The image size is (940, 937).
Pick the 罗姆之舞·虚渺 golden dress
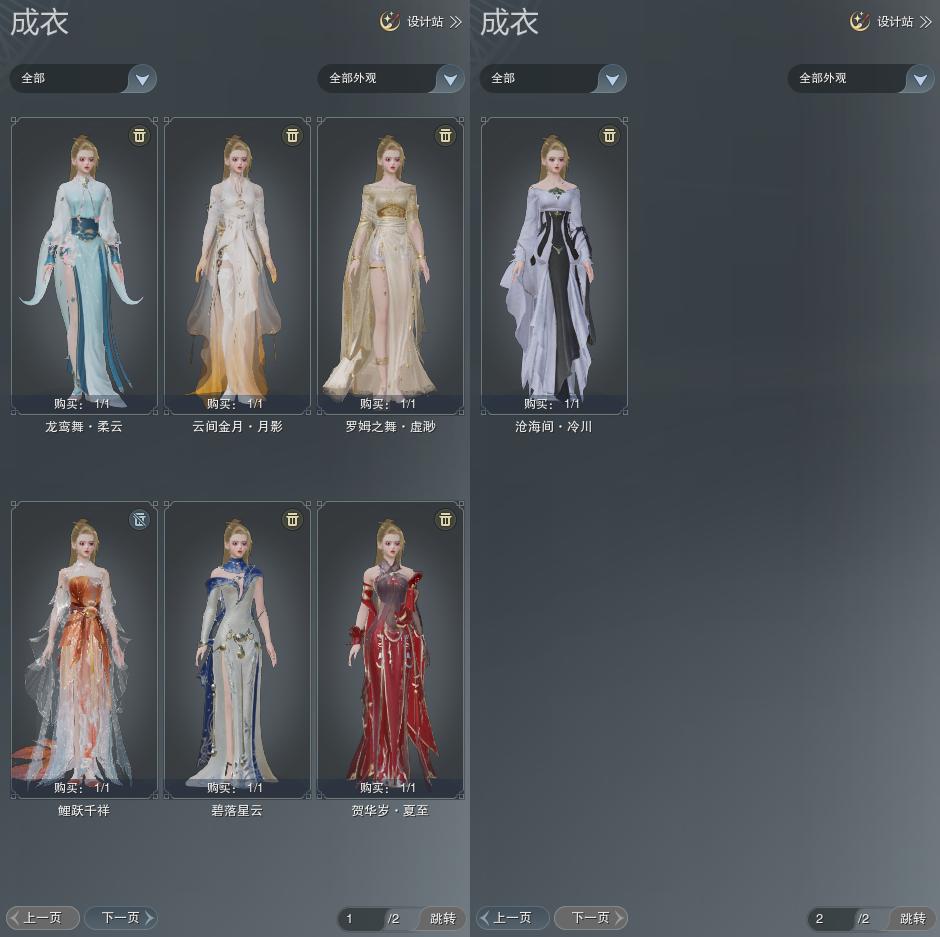click(390, 265)
